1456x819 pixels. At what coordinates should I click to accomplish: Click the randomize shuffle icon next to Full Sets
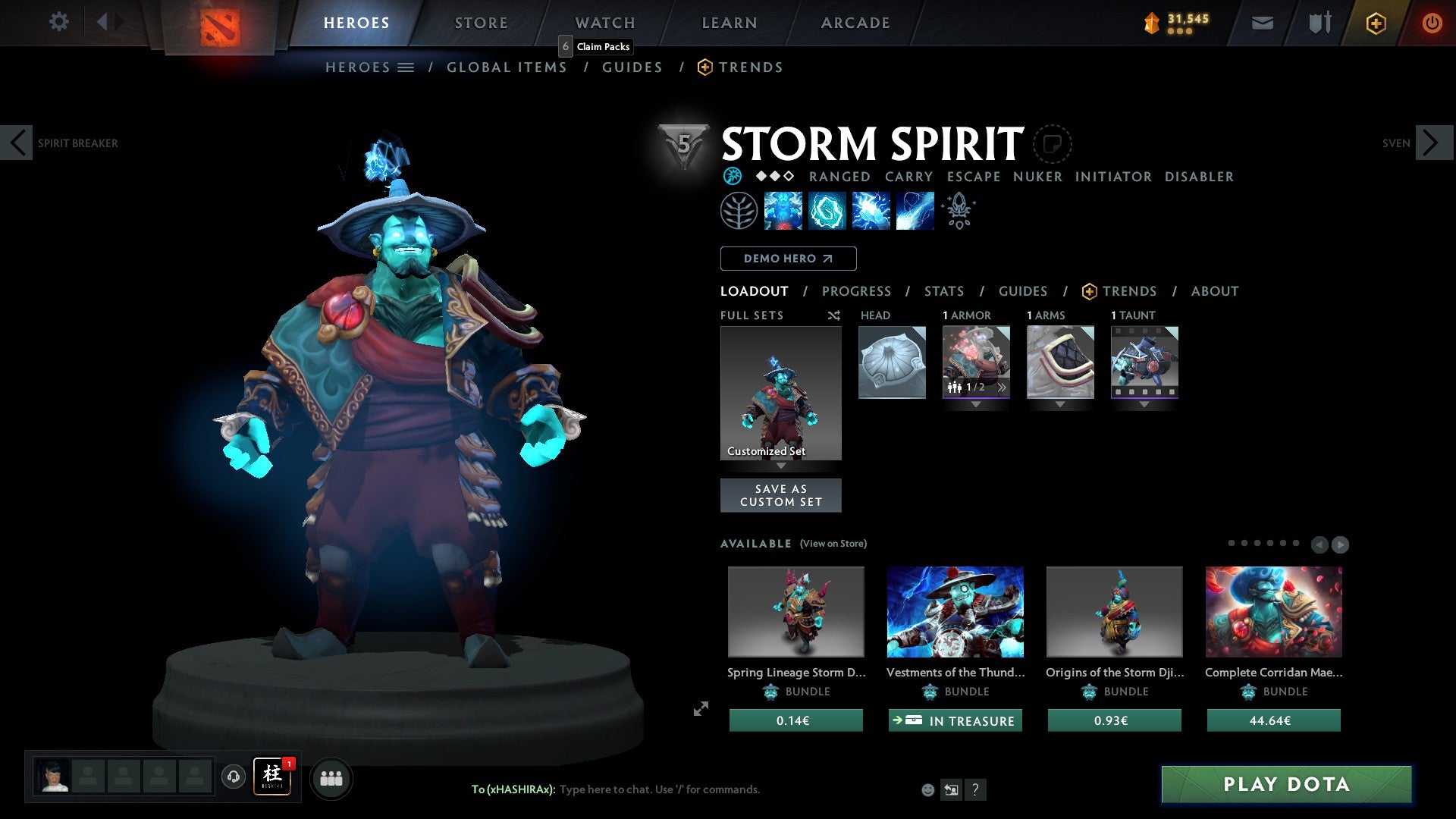(833, 315)
